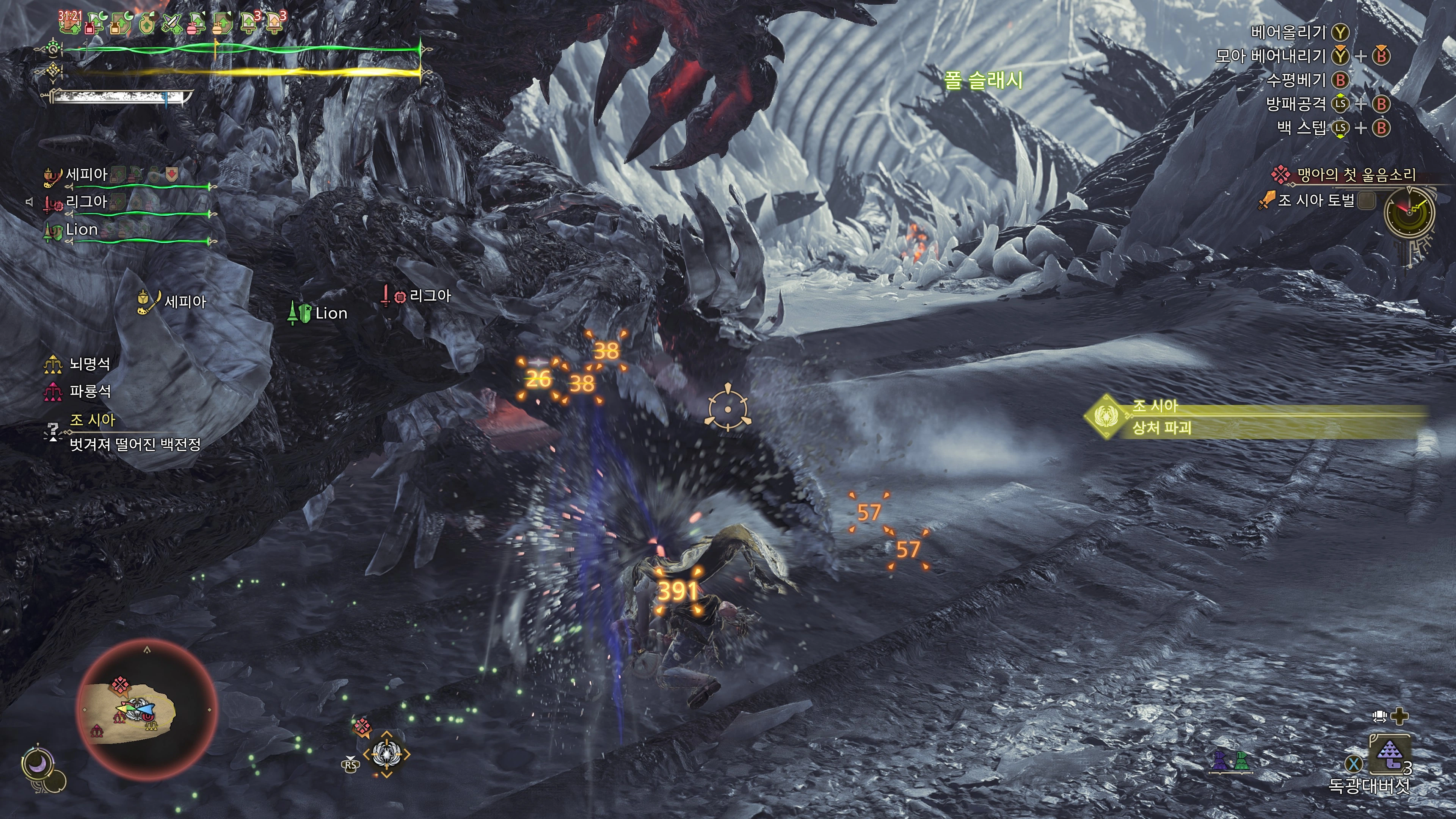This screenshot has width=1456, height=819.
Task: Select the 파룡석 gathering notice
Action: tap(89, 391)
